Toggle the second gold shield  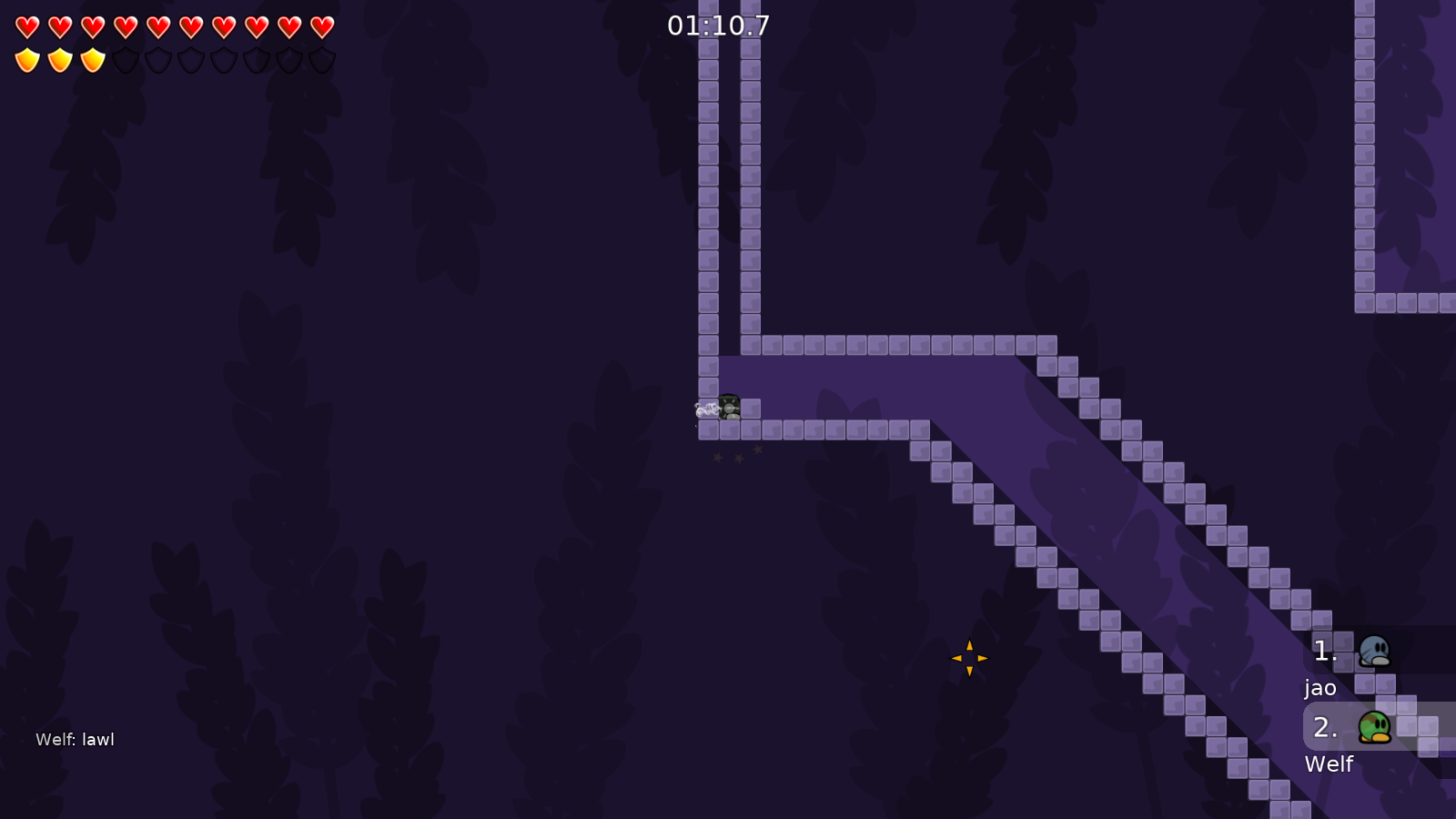pyautogui.click(x=60, y=58)
